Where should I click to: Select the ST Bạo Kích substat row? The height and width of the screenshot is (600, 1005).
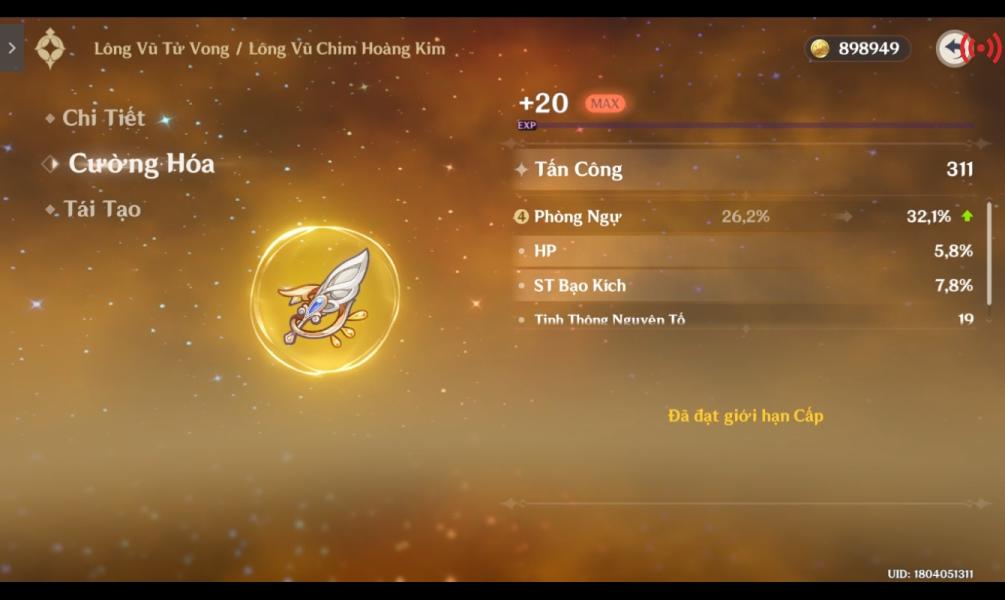point(744,286)
